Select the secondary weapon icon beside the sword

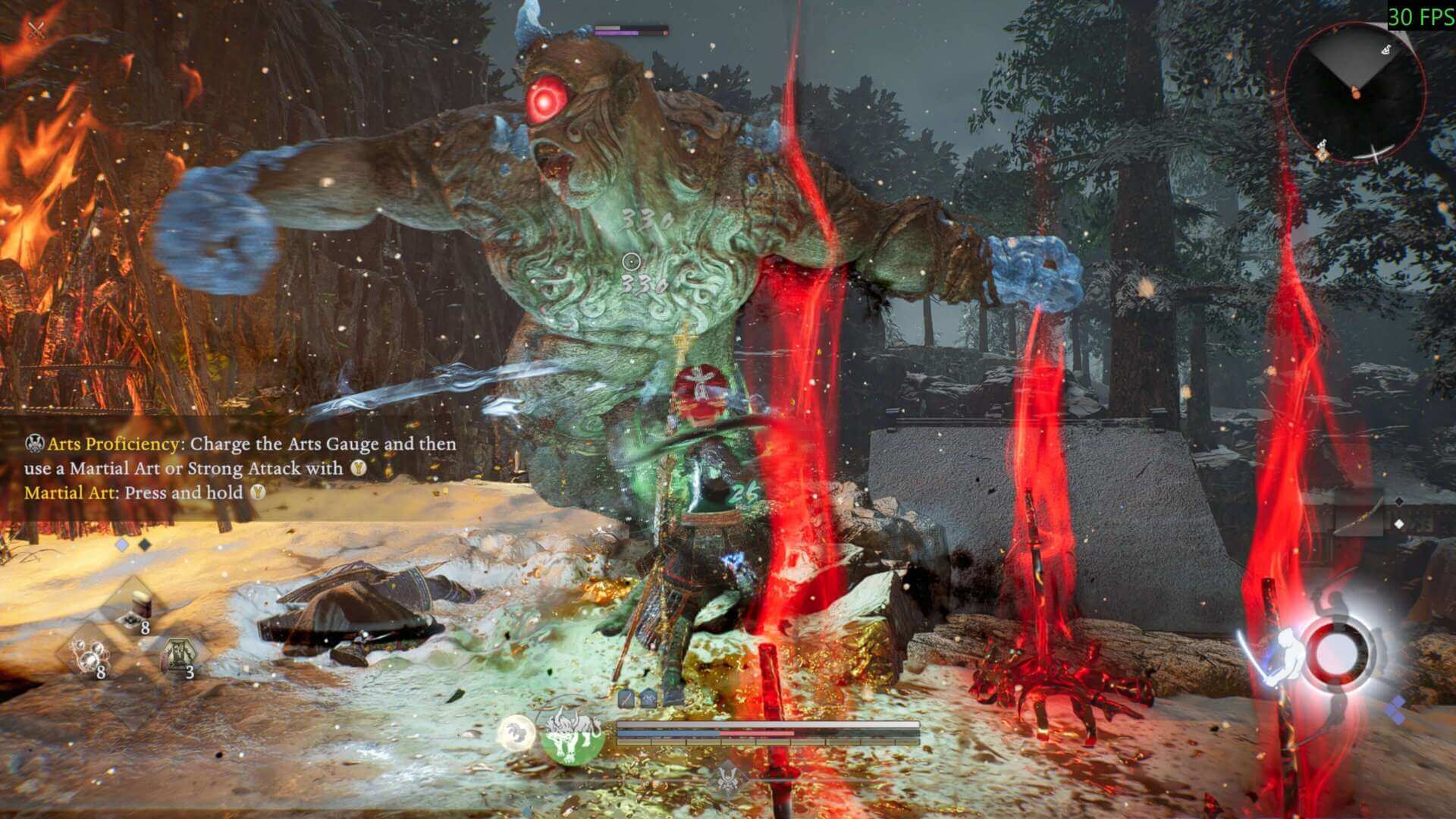pos(648,698)
